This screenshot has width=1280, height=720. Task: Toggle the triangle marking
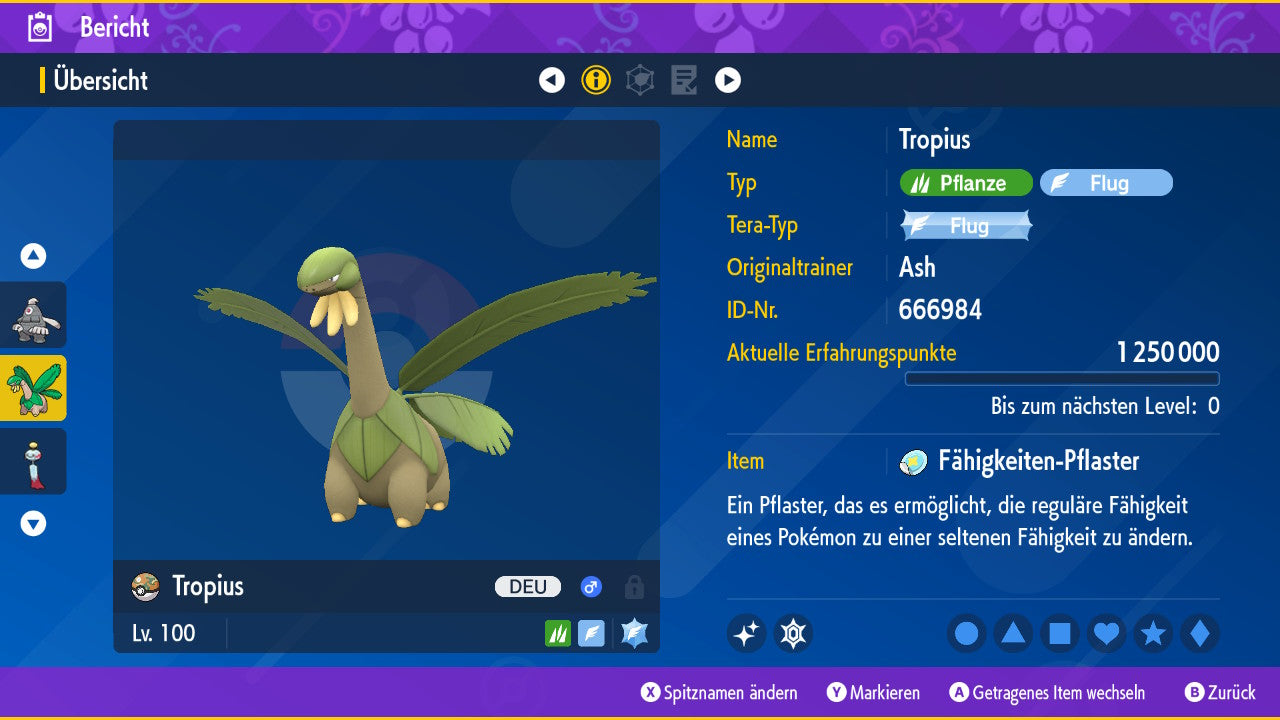1013,634
